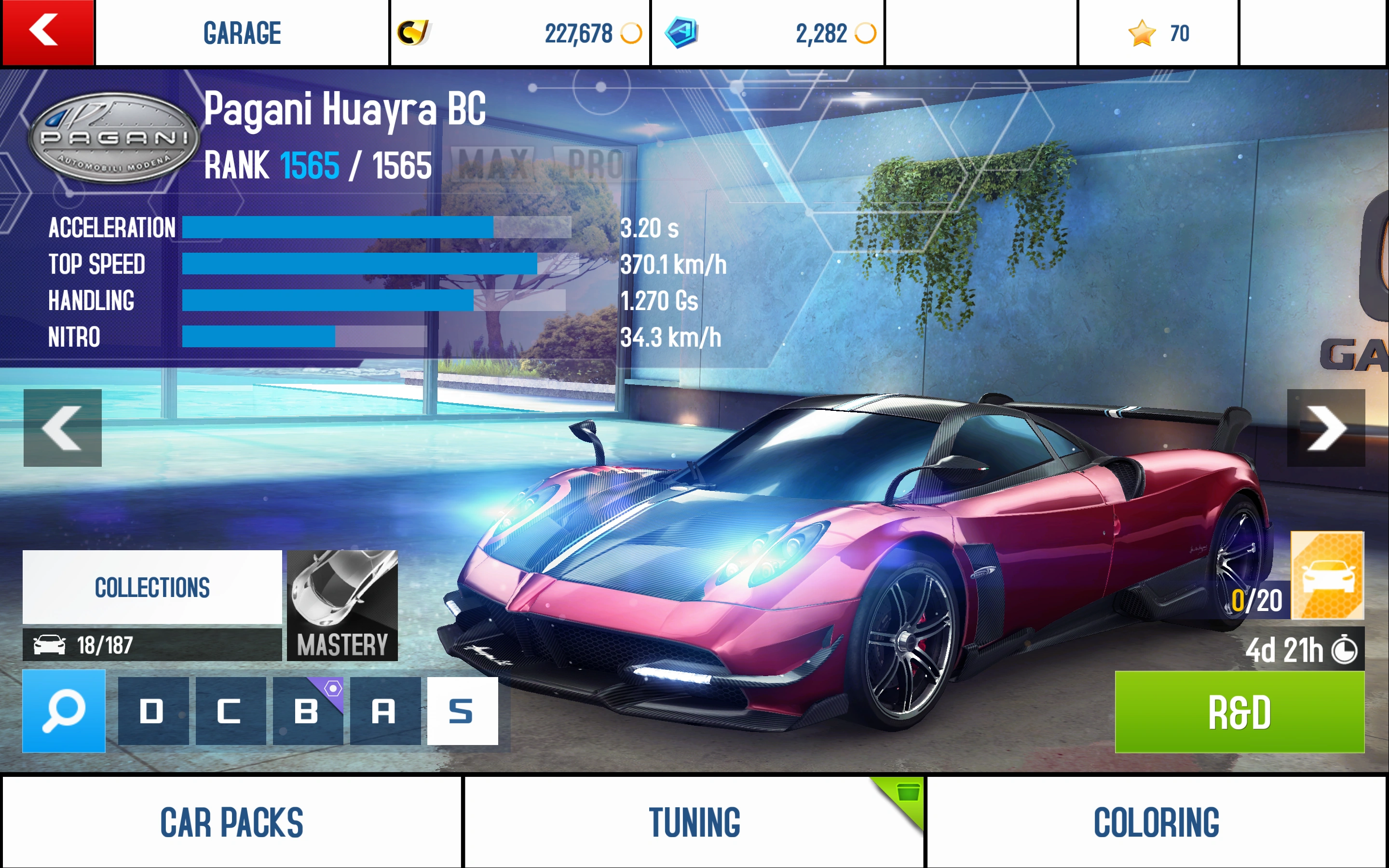1389x868 pixels.
Task: Open the Coloring menu
Action: pos(1156,822)
